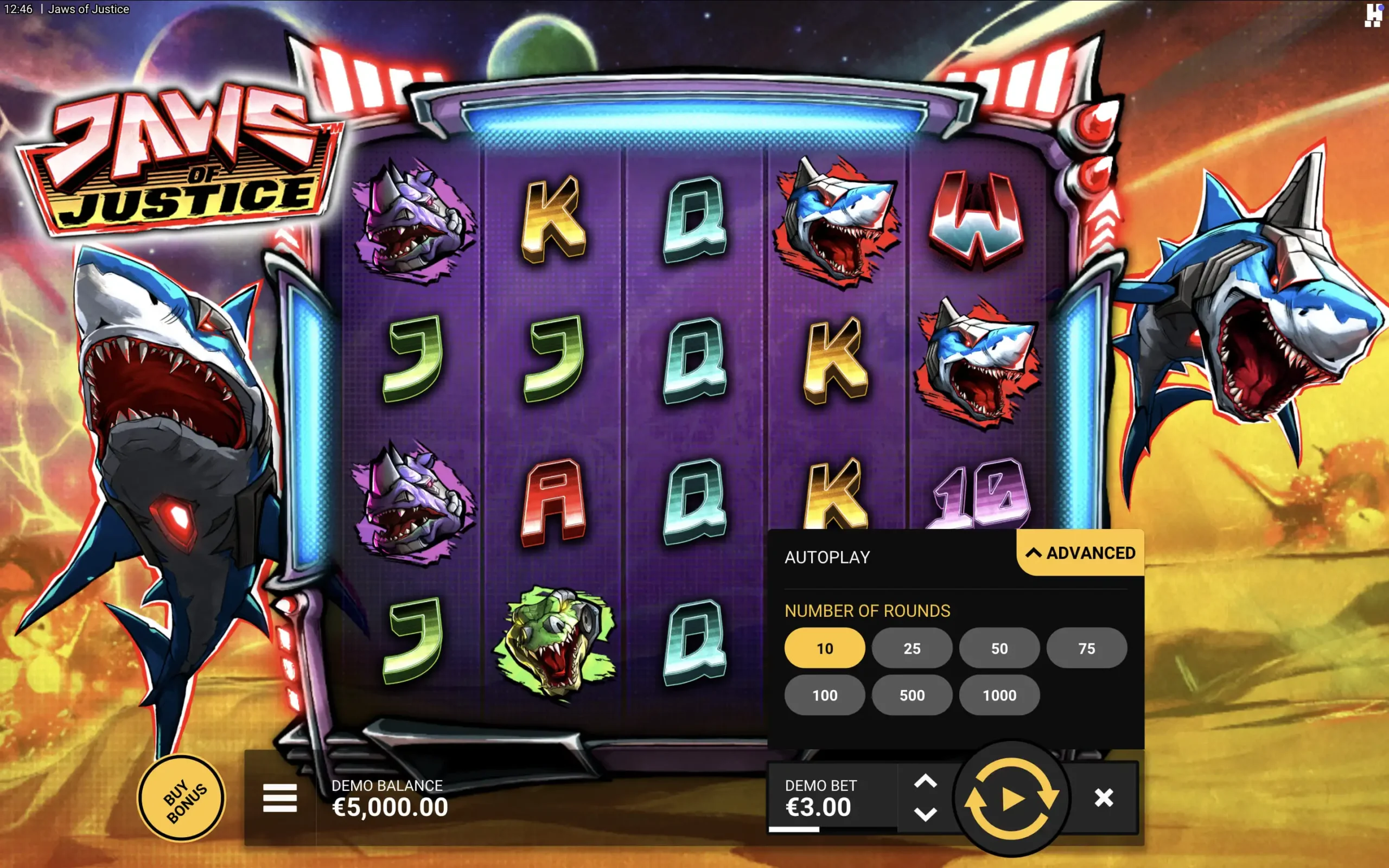This screenshot has width=1389, height=868.
Task: Open the NUMBER OF ROUNDS section
Action: click(866, 610)
